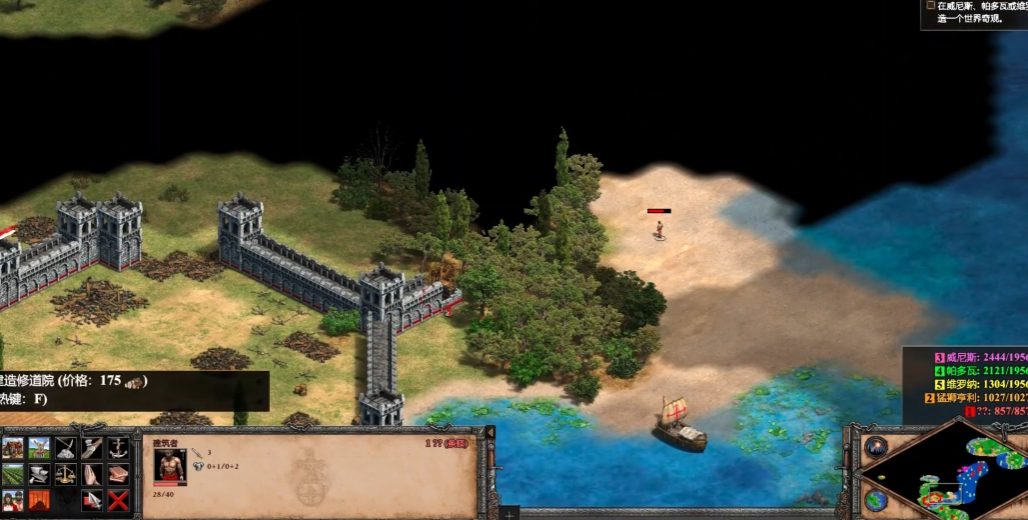Select the monastery praying hands icon
The image size is (1028, 520).
[x=92, y=474]
